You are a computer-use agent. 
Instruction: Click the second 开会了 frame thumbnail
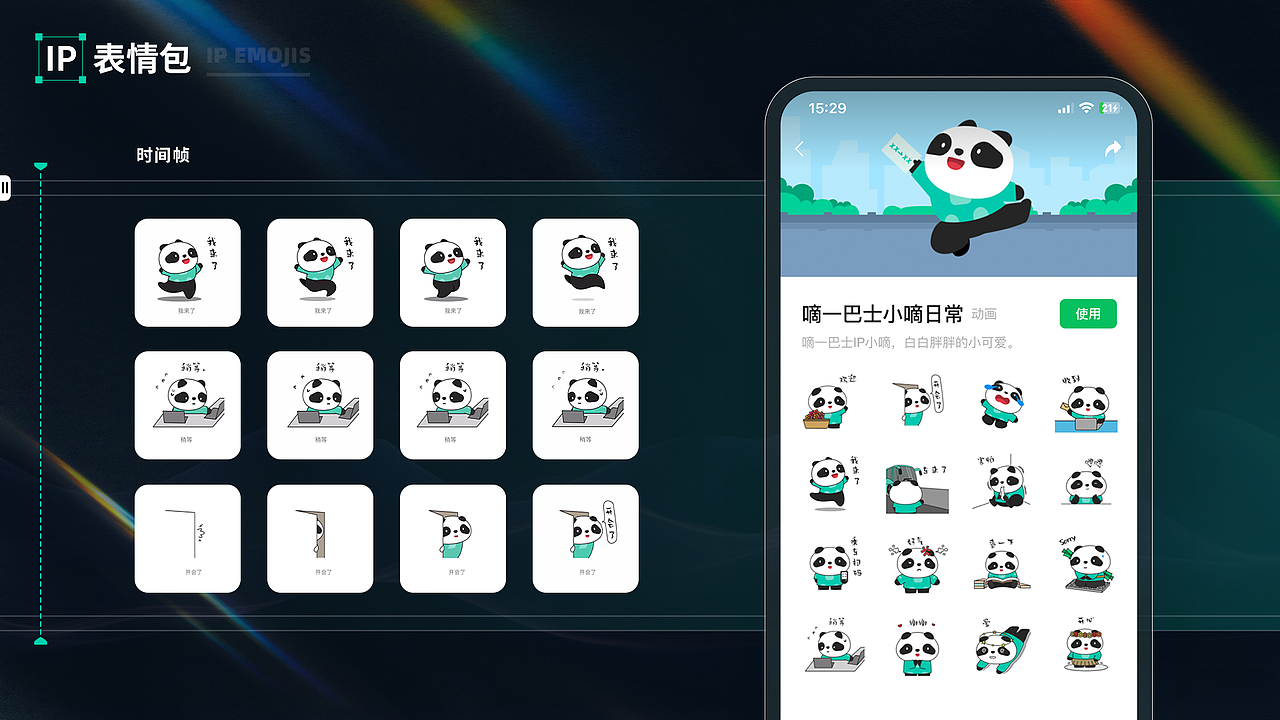(x=320, y=537)
